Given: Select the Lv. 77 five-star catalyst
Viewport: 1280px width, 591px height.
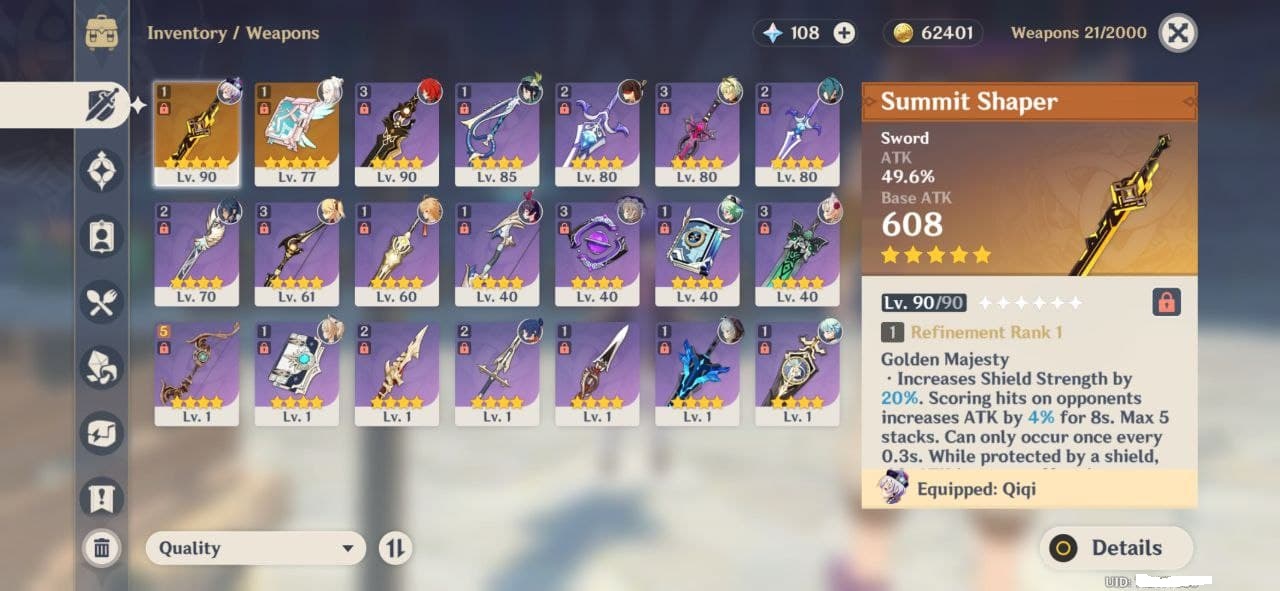Looking at the screenshot, I should pyautogui.click(x=296, y=134).
